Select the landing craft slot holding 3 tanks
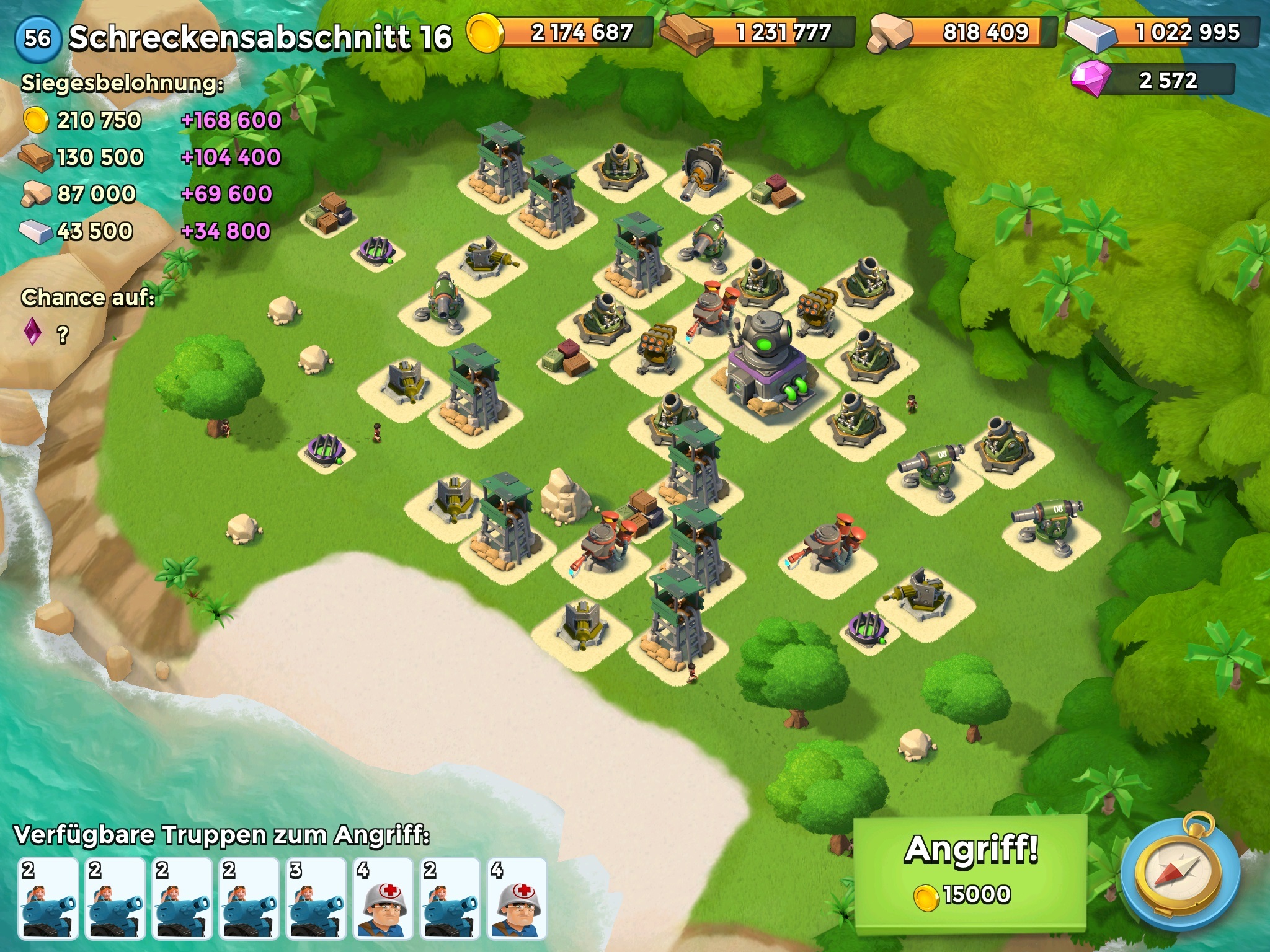 tap(316, 898)
